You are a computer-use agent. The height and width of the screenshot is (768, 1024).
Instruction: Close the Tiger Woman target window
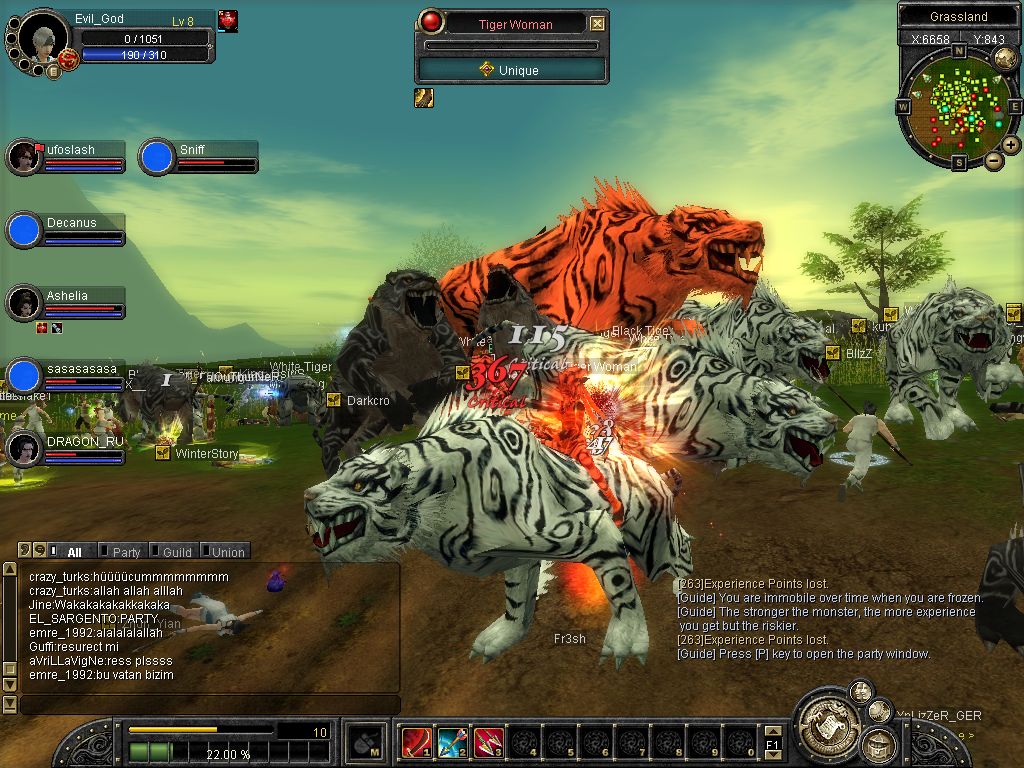(x=597, y=23)
